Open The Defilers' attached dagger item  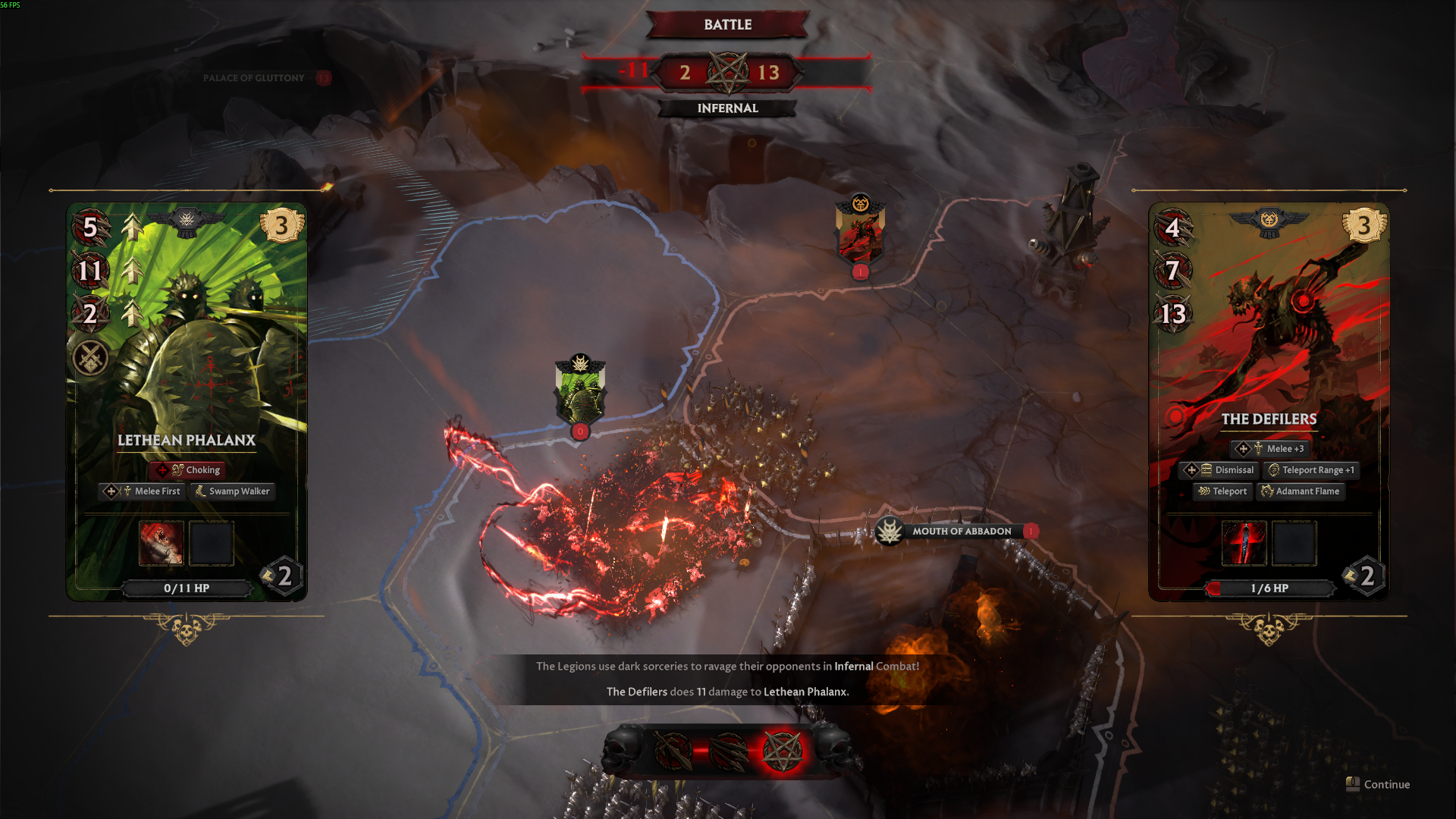coord(1244,543)
